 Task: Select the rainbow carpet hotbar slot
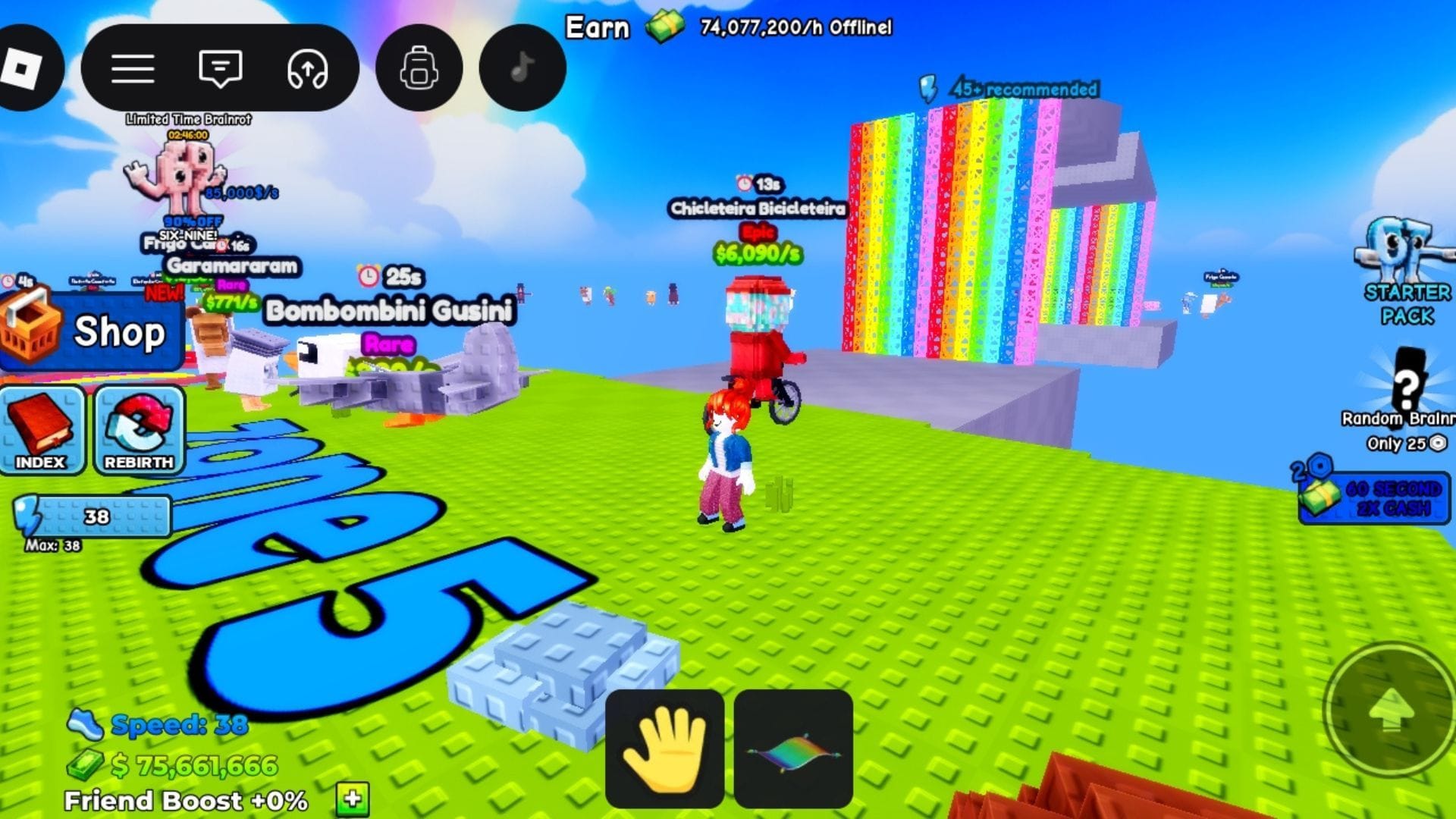click(793, 748)
